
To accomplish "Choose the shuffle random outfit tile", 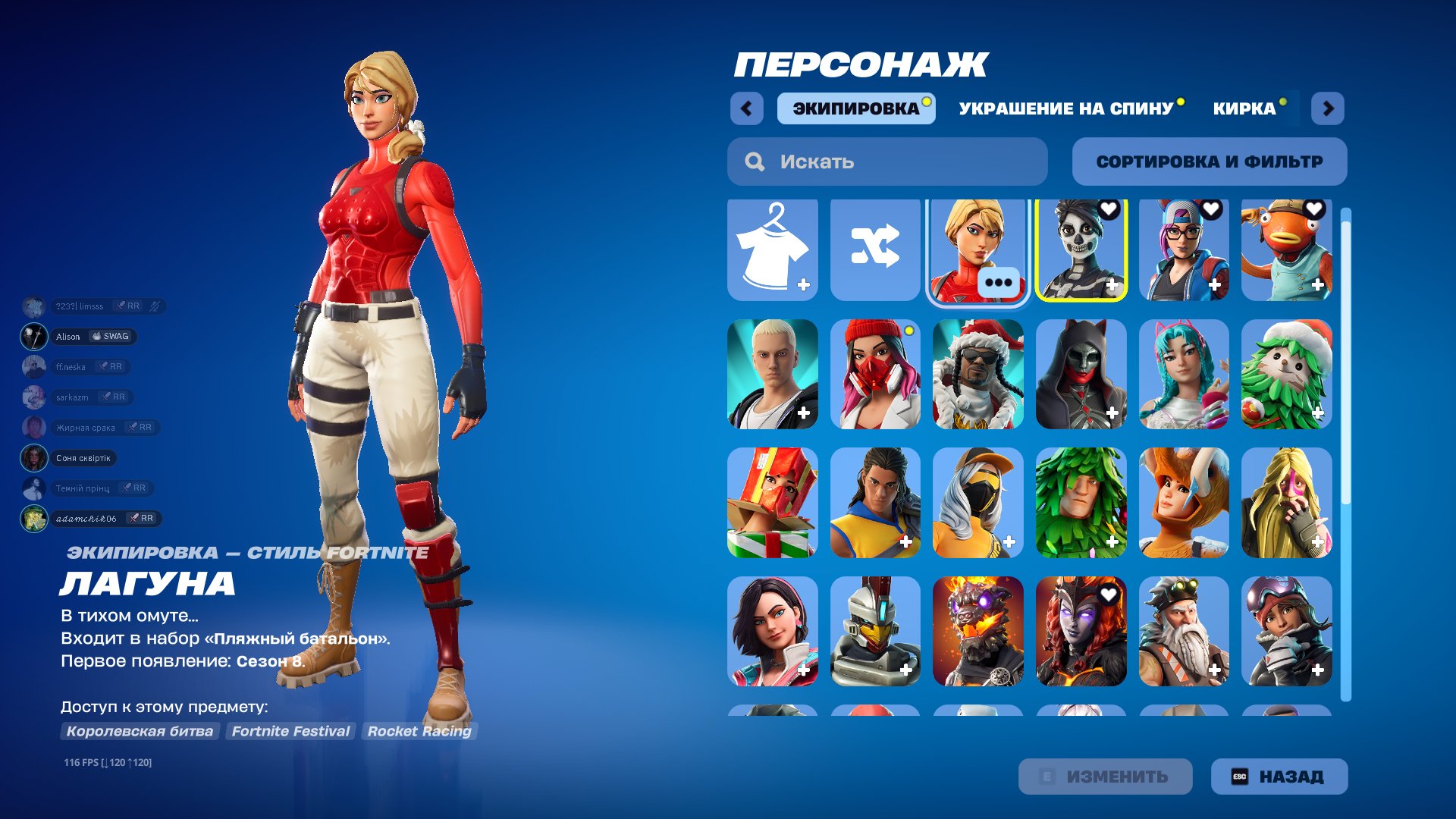I will pos(875,249).
